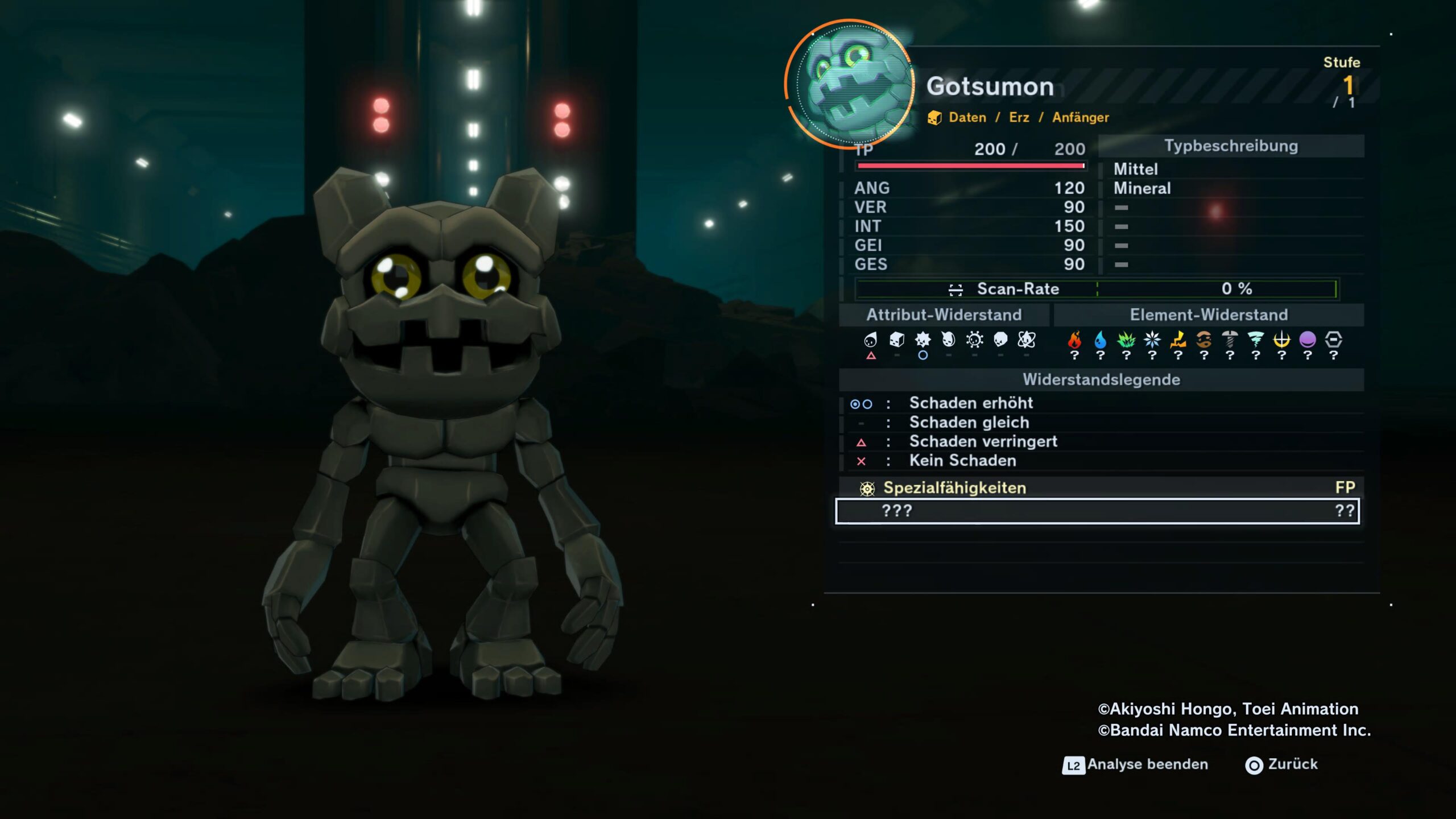1456x819 pixels.
Task: Pick the golden light element icon
Action: [x=1281, y=340]
